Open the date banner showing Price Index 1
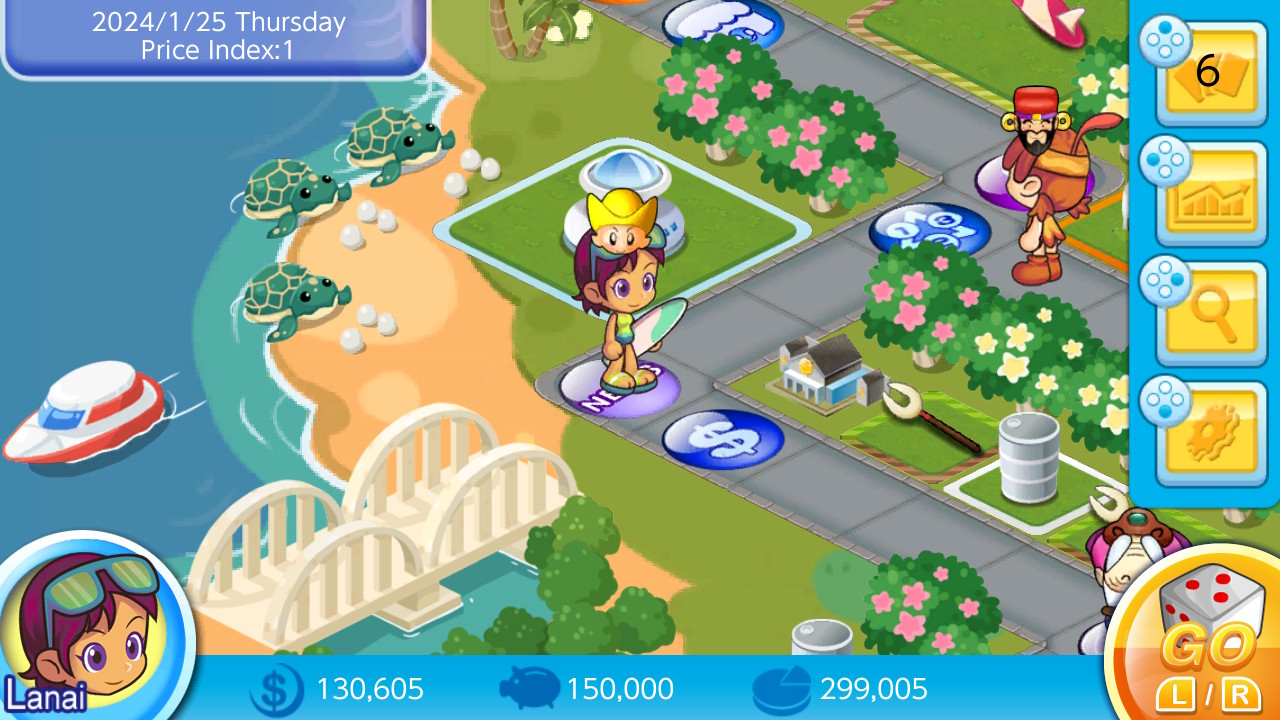The image size is (1280, 720). coord(213,35)
